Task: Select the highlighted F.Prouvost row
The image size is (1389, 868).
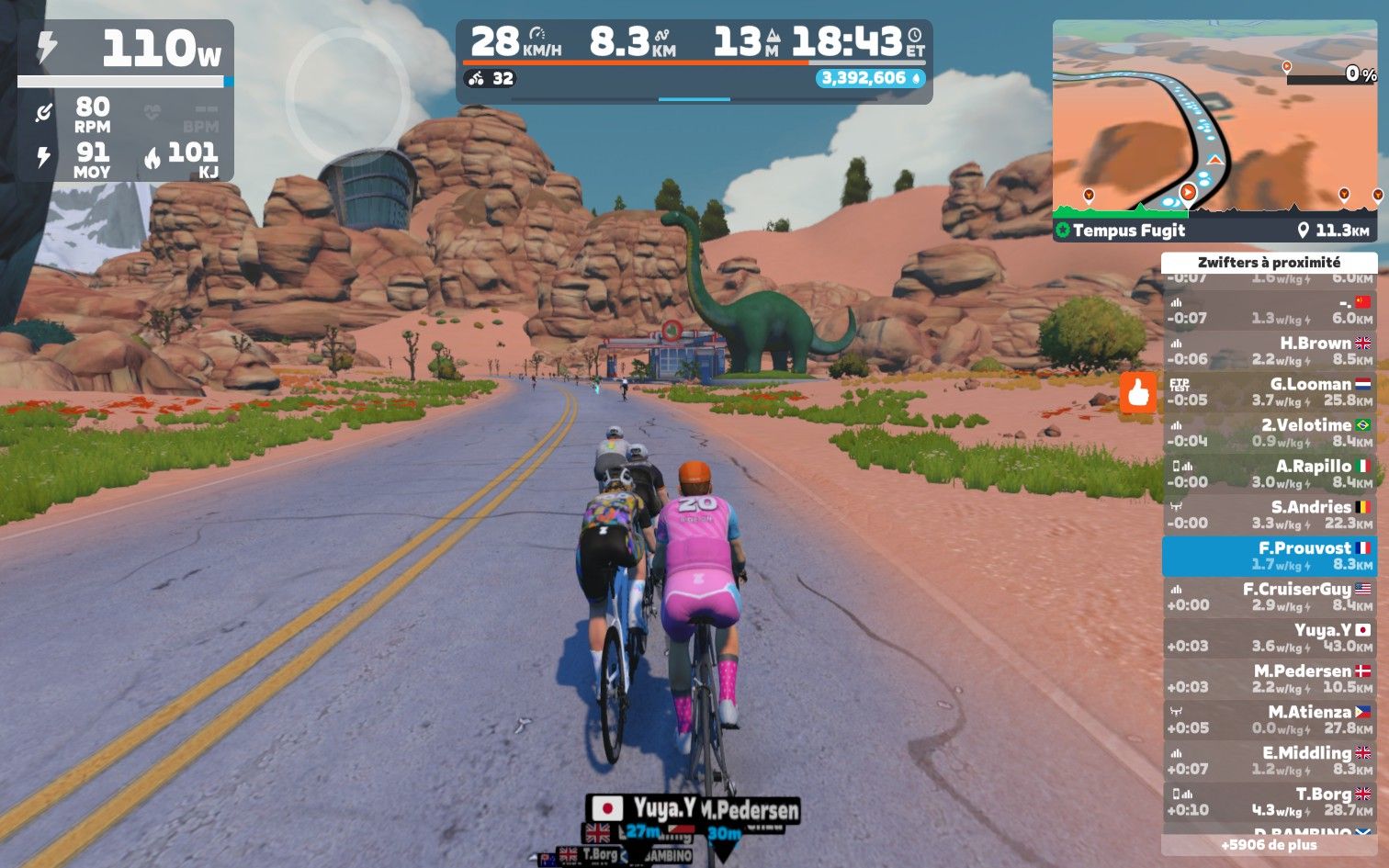Action: click(1270, 556)
